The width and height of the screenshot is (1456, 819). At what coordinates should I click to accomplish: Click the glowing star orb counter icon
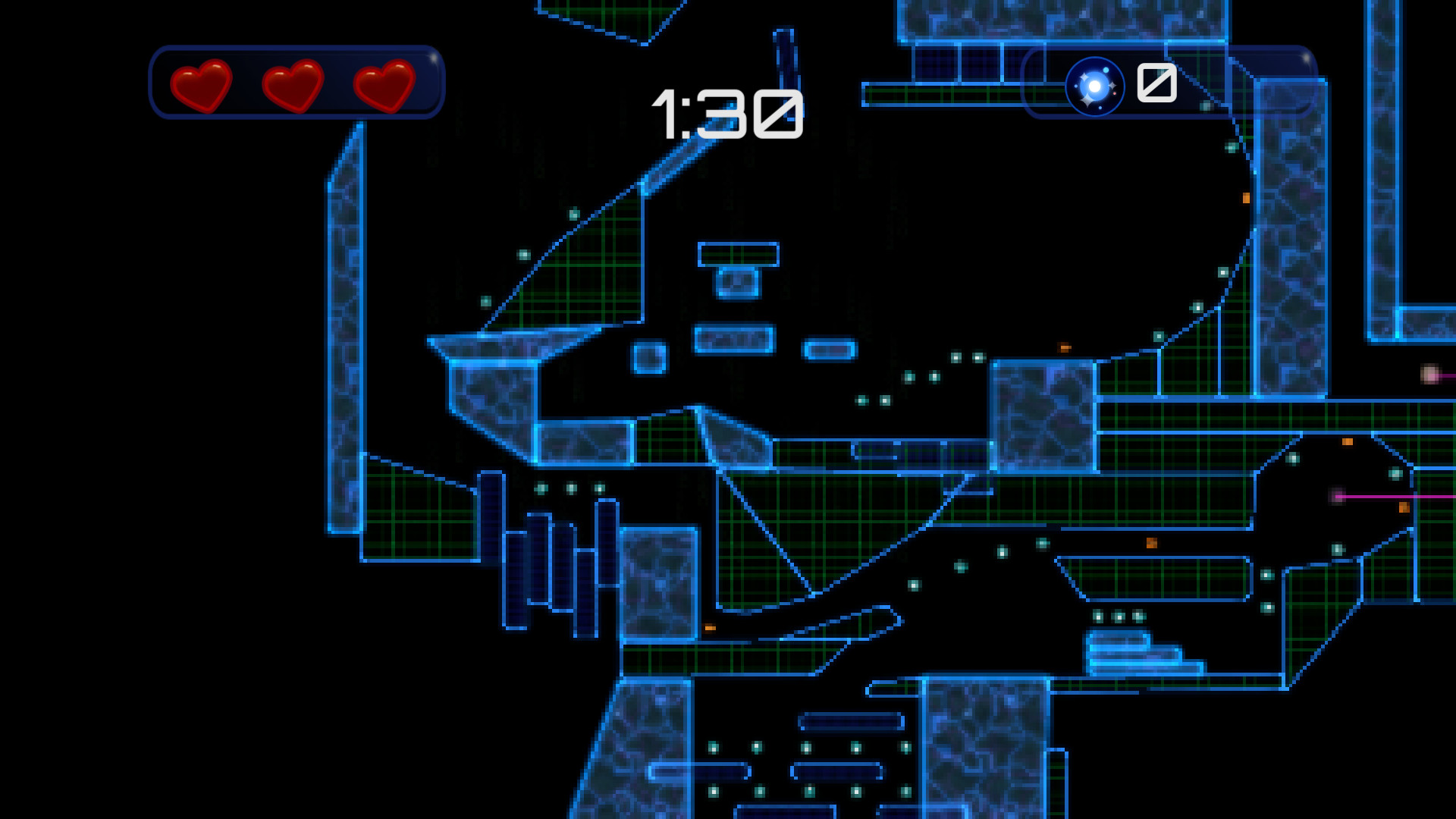coord(1094,85)
